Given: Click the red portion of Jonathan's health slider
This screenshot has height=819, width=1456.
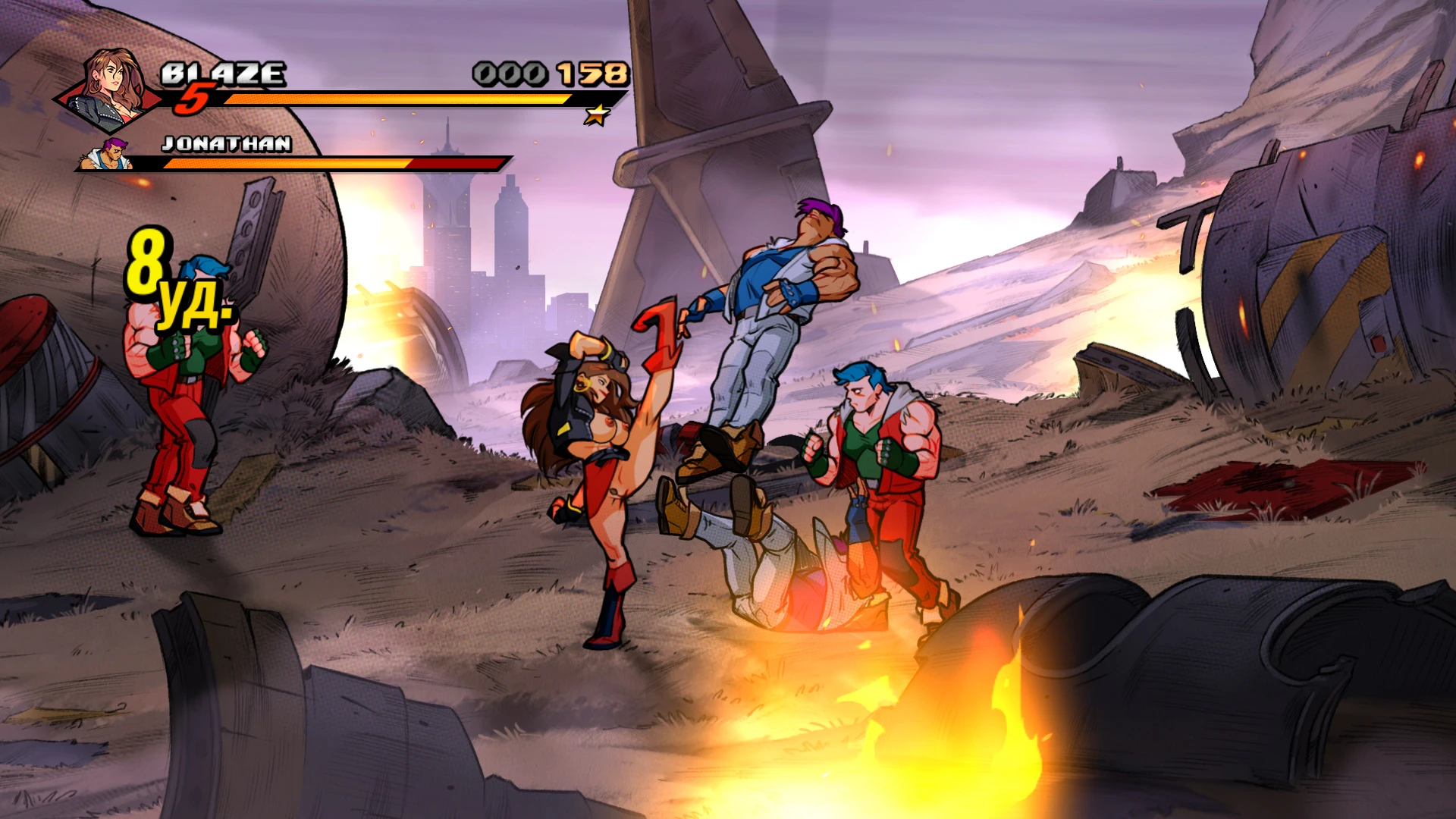Looking at the screenshot, I should pos(455,164).
